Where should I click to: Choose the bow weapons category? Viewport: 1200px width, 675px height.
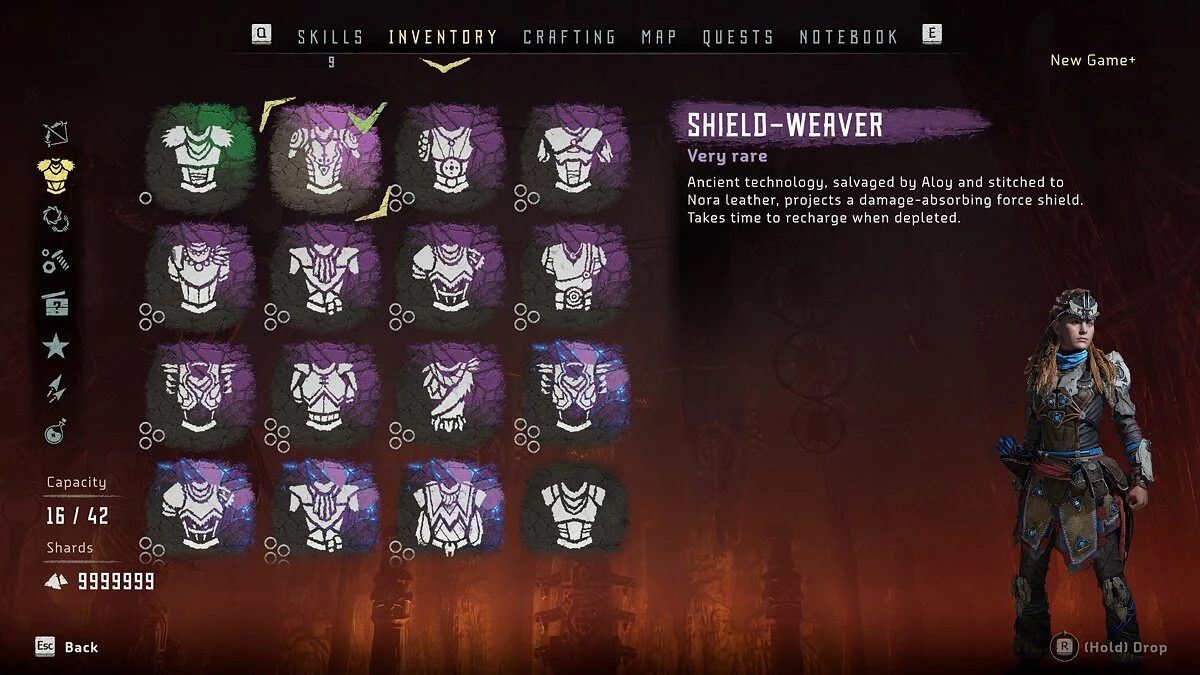[56, 134]
